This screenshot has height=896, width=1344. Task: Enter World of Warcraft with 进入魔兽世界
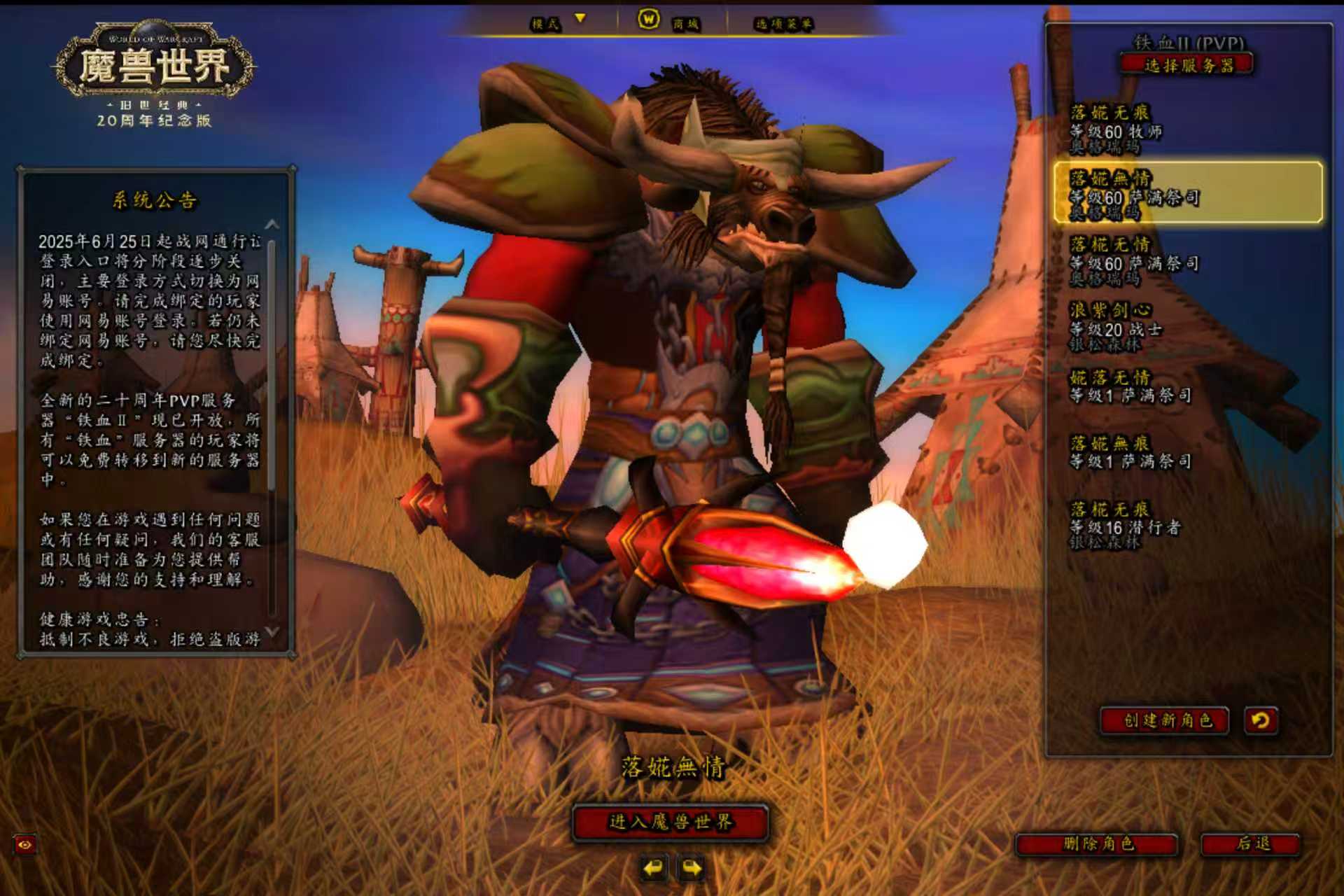671,822
